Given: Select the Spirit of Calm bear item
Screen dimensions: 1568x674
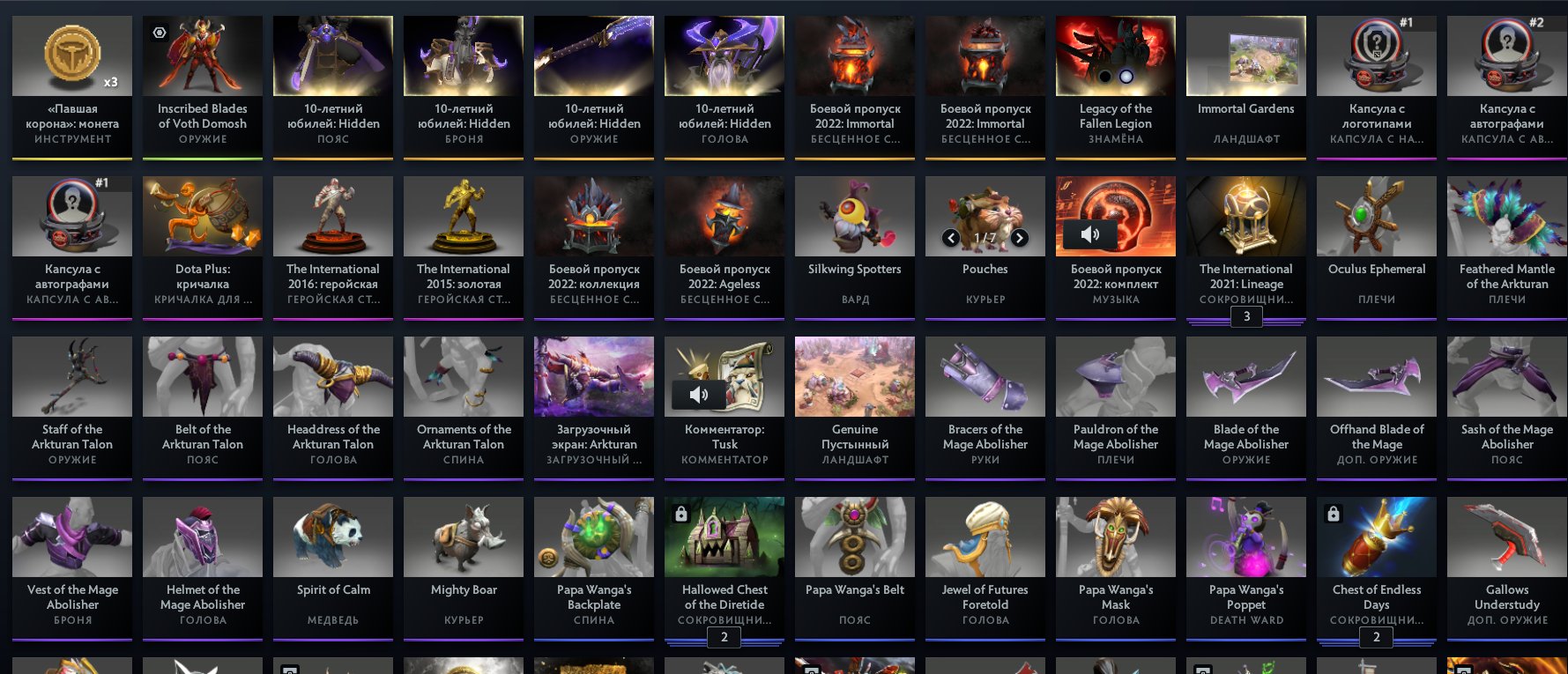Looking at the screenshot, I should [332, 537].
